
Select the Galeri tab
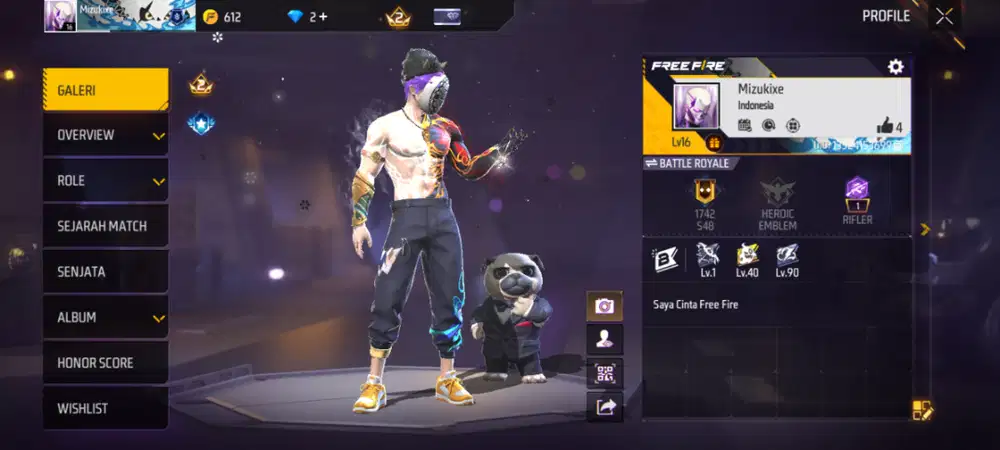click(105, 90)
